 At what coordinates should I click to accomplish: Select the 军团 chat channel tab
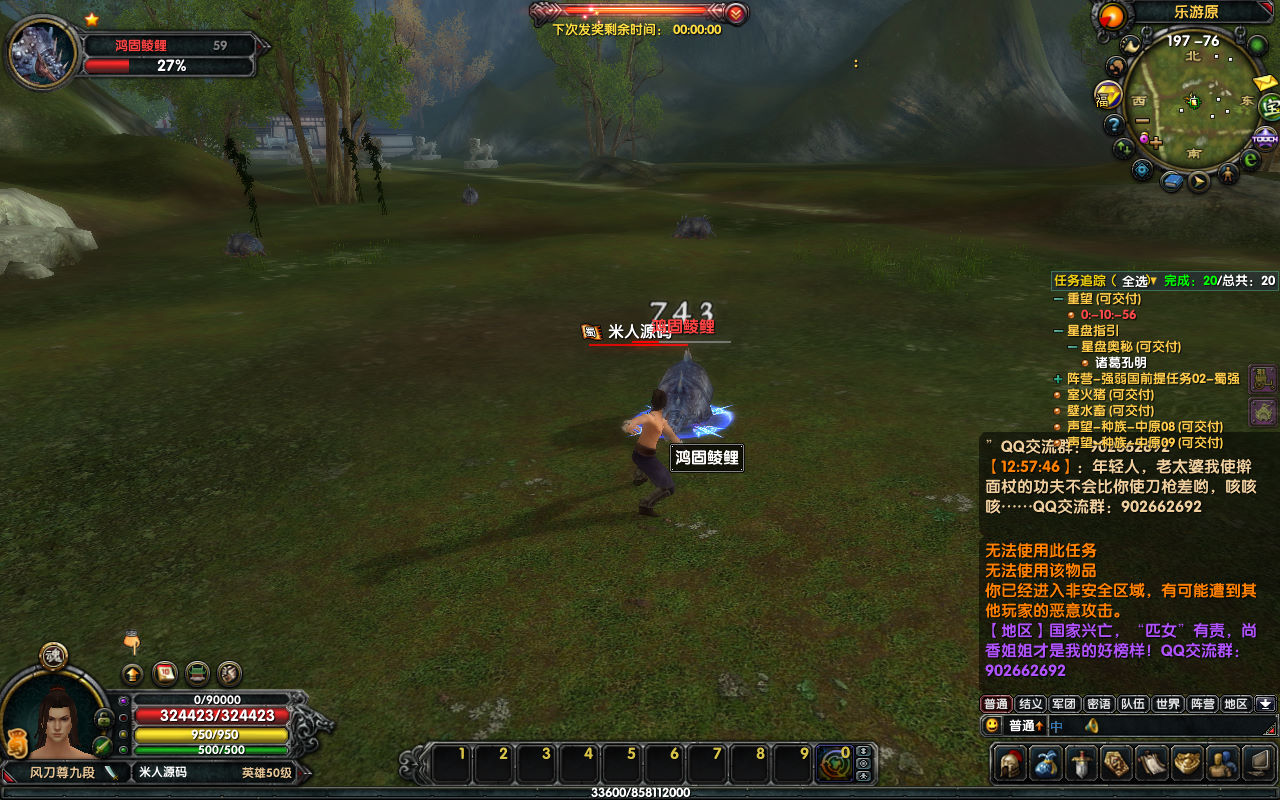click(1065, 704)
